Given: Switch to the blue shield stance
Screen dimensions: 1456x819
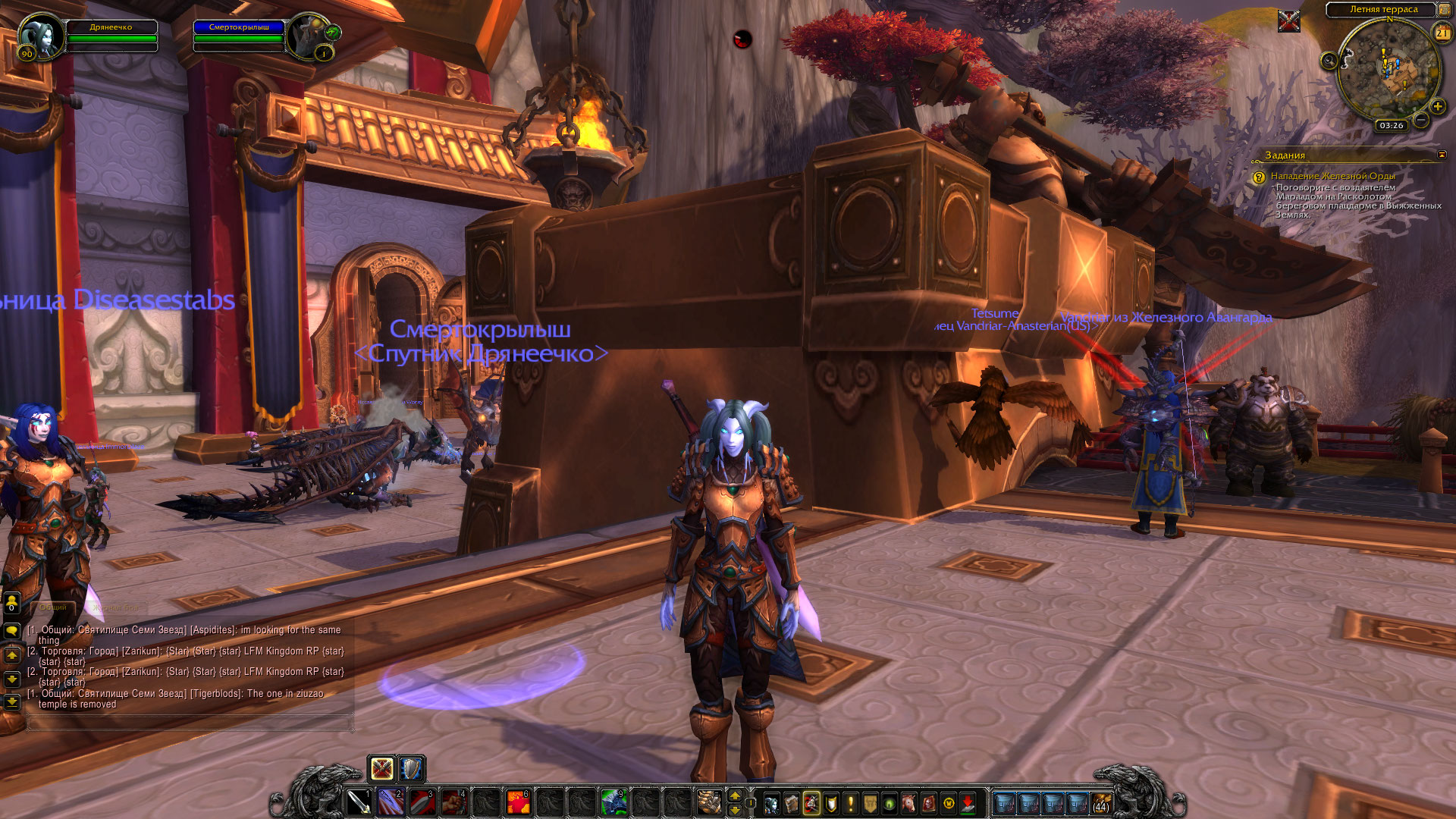Looking at the screenshot, I should [x=411, y=769].
